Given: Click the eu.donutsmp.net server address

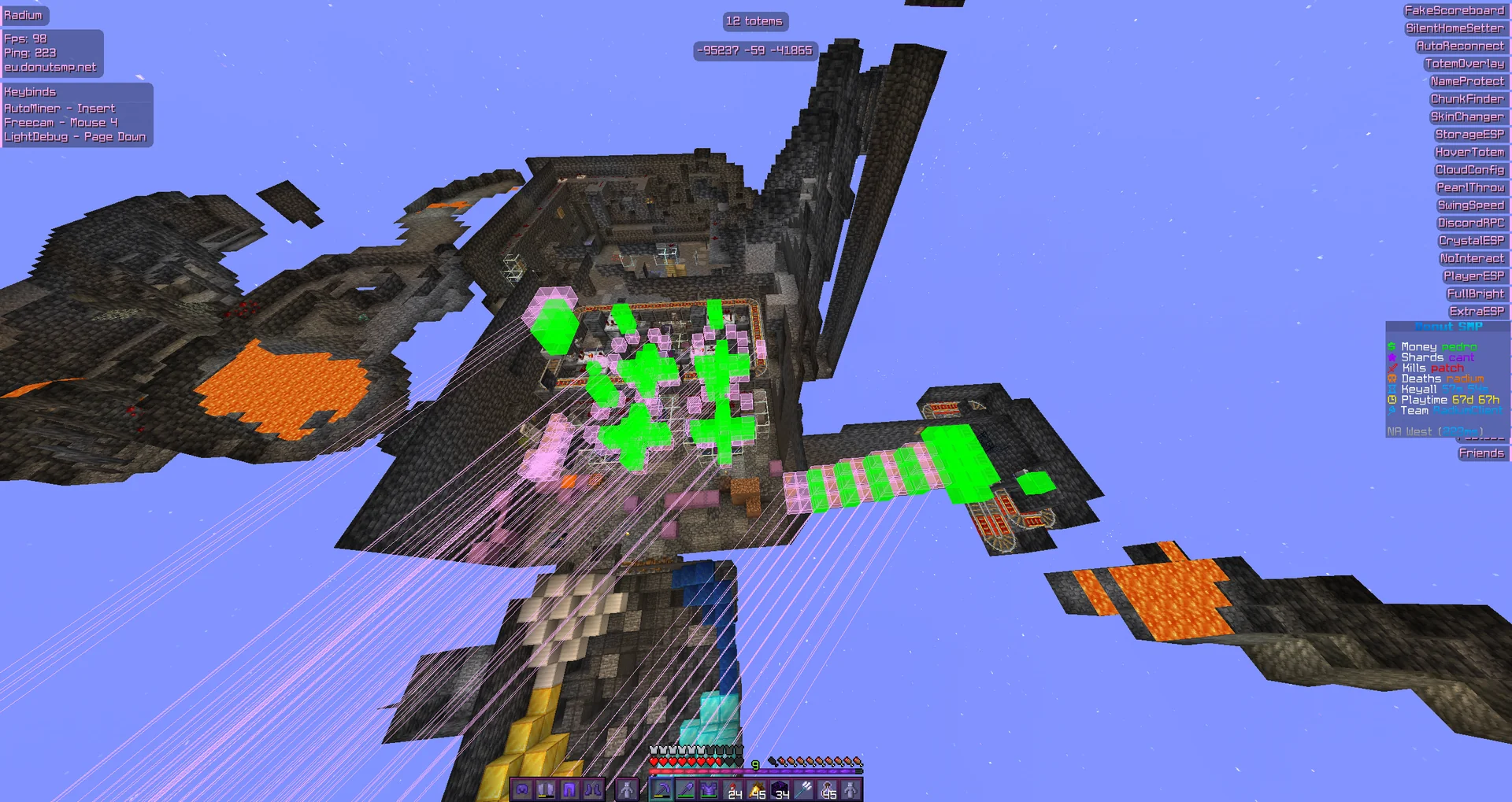Looking at the screenshot, I should (x=52, y=67).
